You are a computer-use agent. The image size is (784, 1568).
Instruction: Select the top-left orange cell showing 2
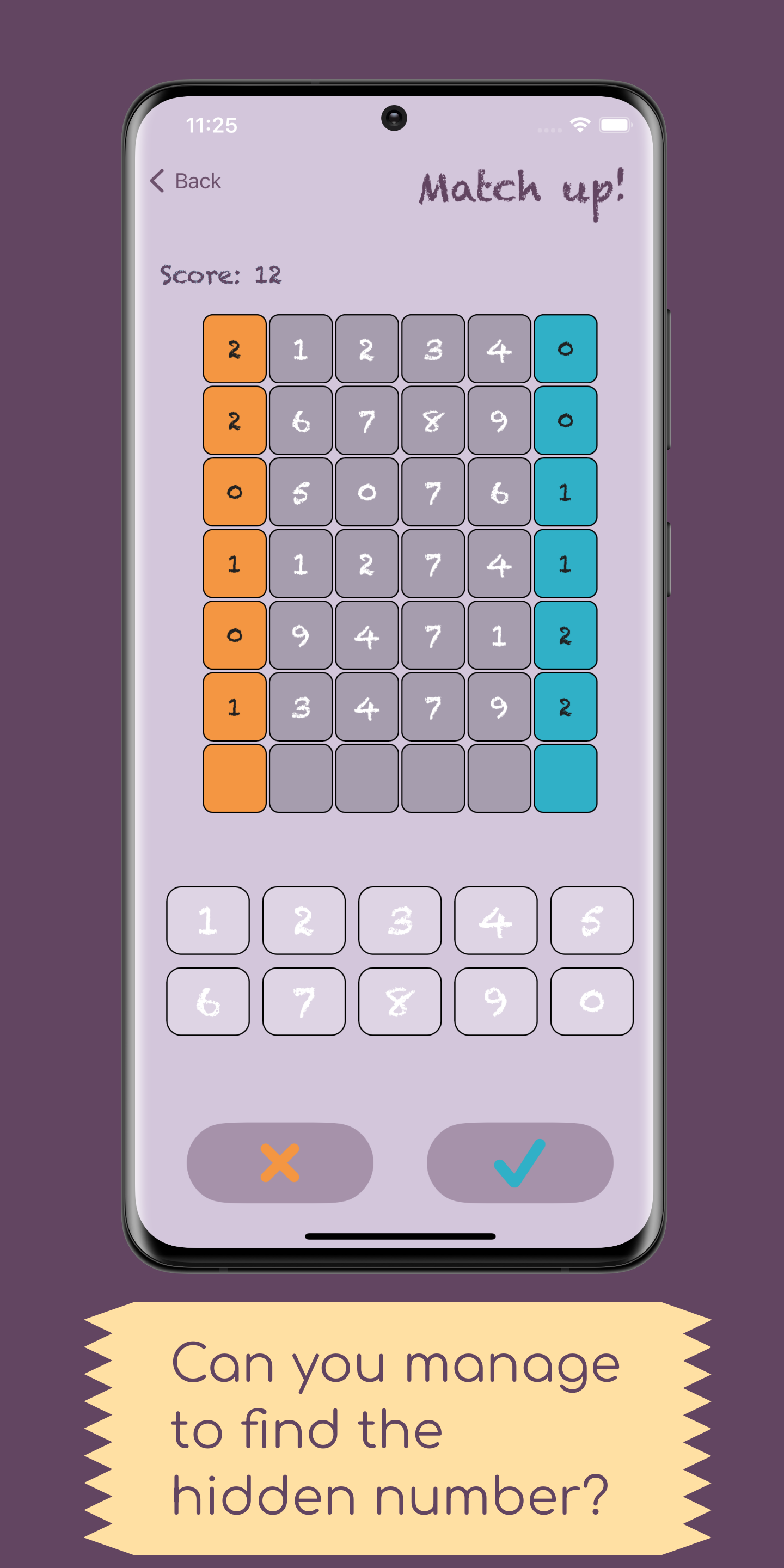(234, 348)
